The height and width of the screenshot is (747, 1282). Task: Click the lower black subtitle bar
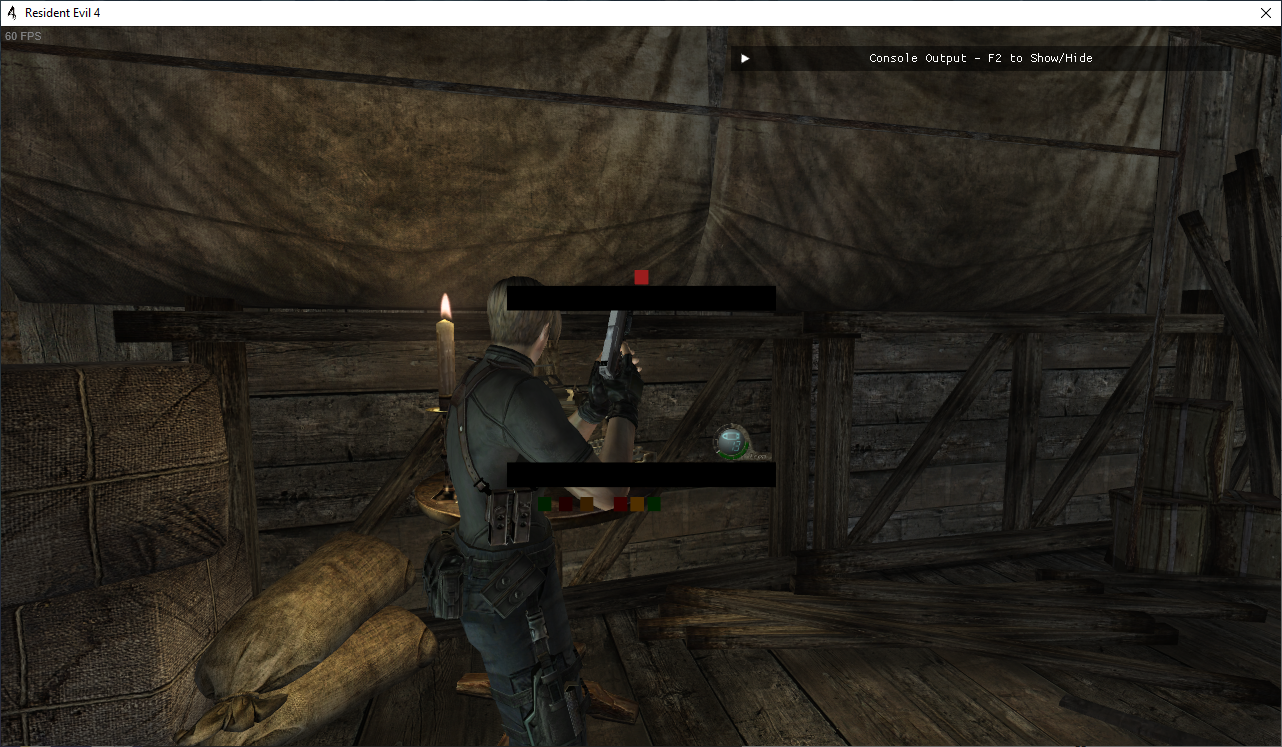(640, 472)
